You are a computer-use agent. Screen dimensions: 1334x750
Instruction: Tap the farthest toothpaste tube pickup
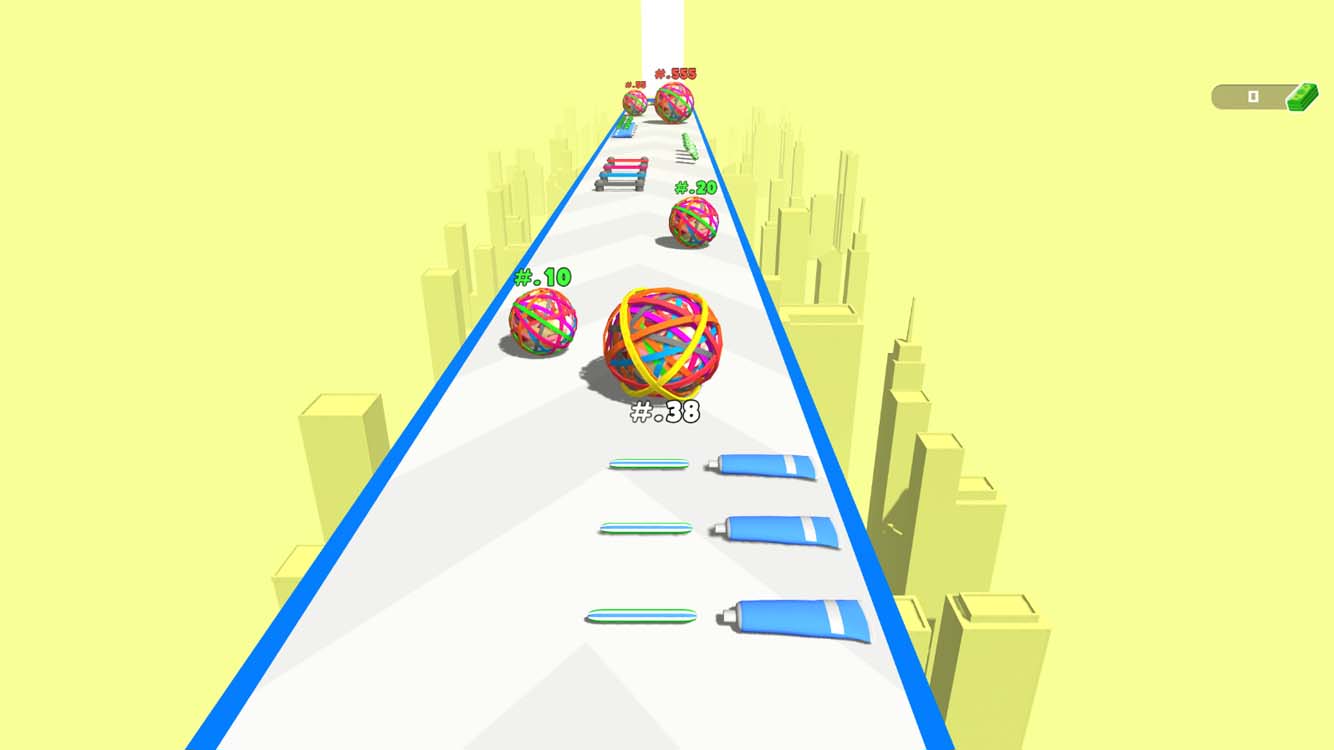point(762,464)
